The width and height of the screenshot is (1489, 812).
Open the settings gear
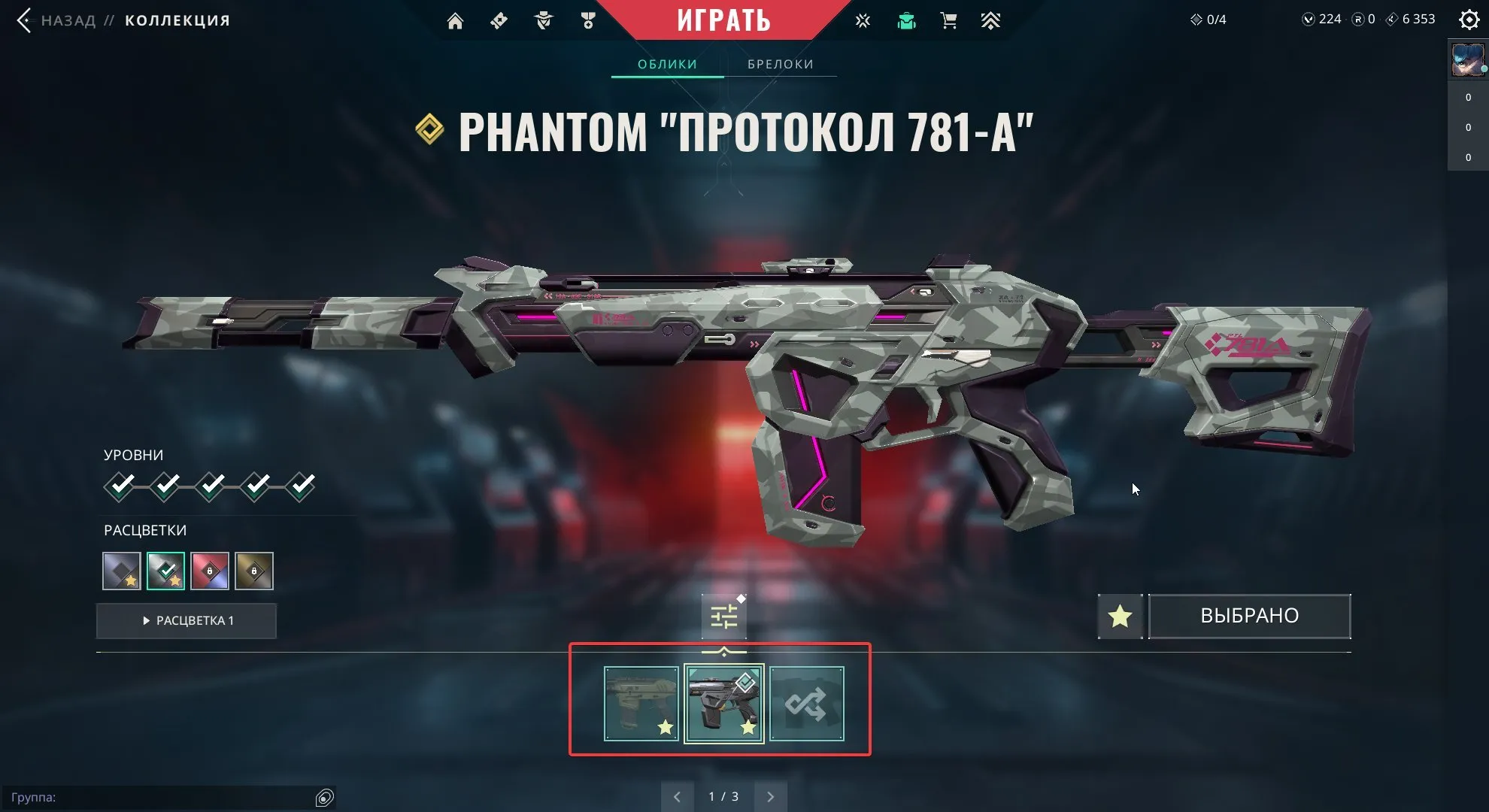click(x=1468, y=20)
